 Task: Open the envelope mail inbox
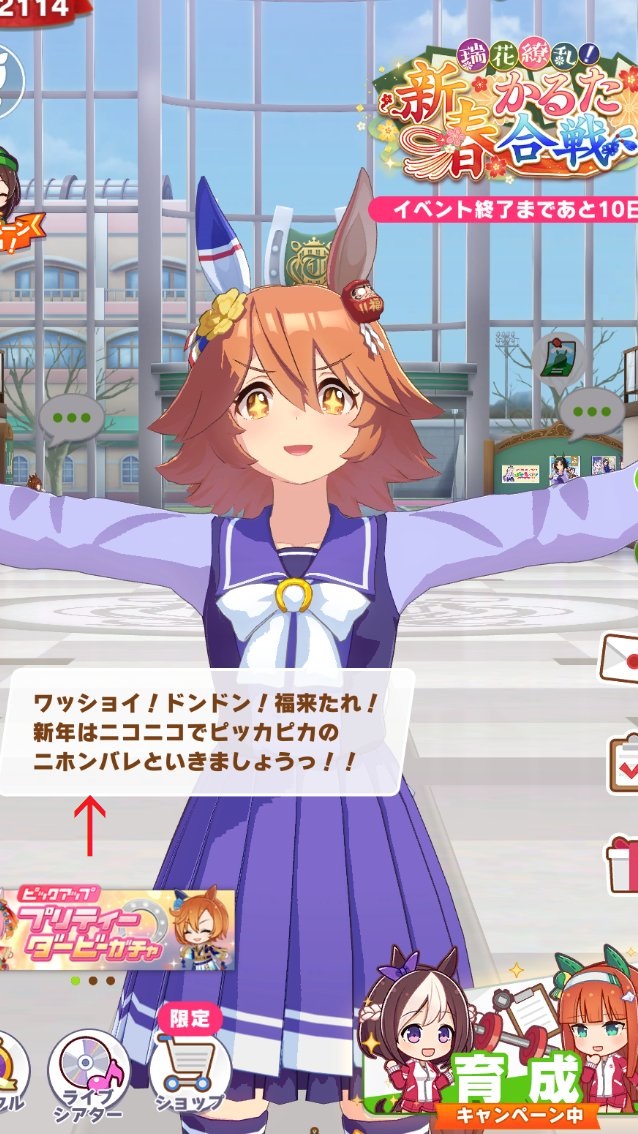pos(620,657)
